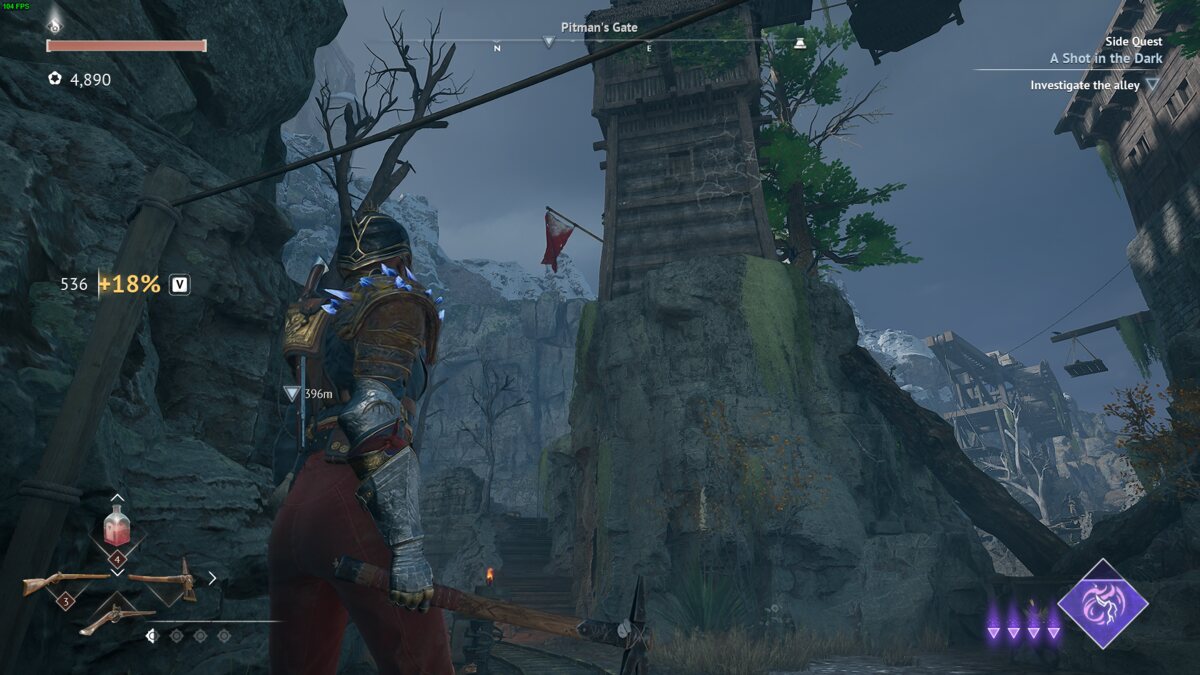Select the red healing flask slot

pos(117,527)
